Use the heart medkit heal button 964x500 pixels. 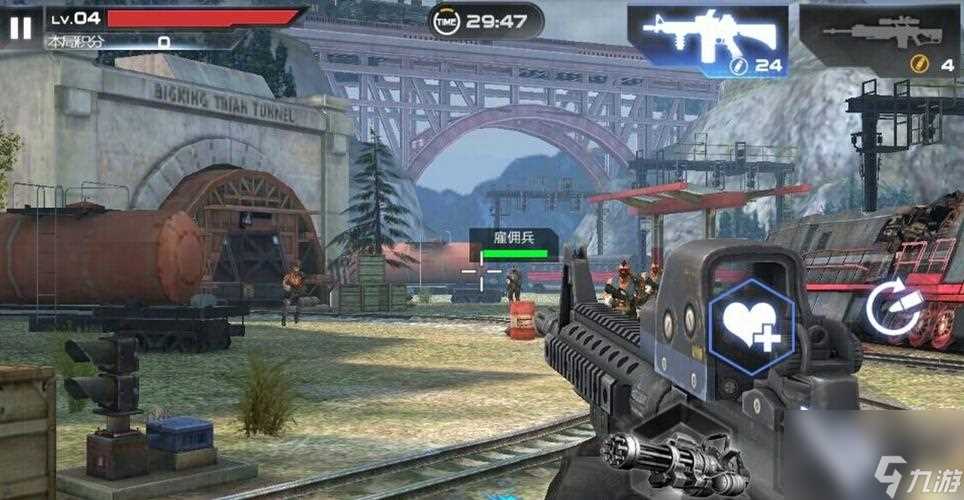(x=751, y=328)
